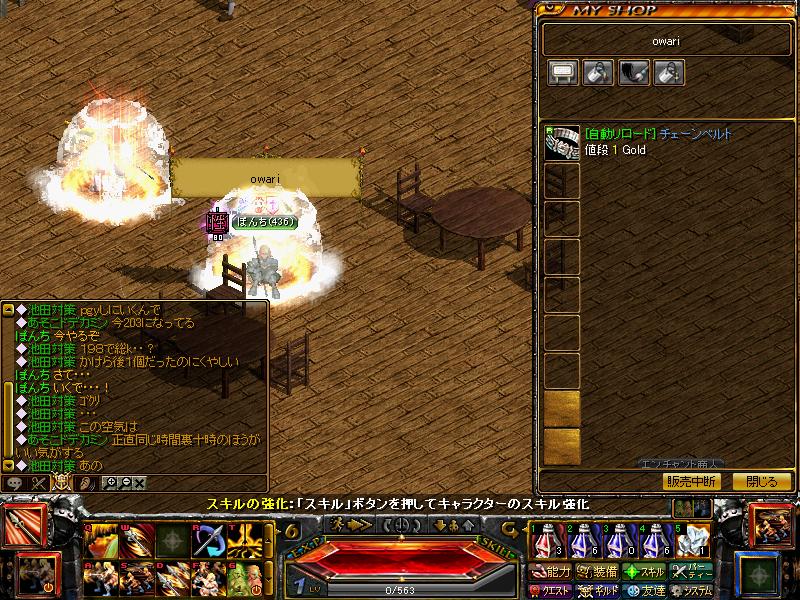Click the speech bubble icon under the chat
The height and width of the screenshot is (600, 800).
pos(15,482)
